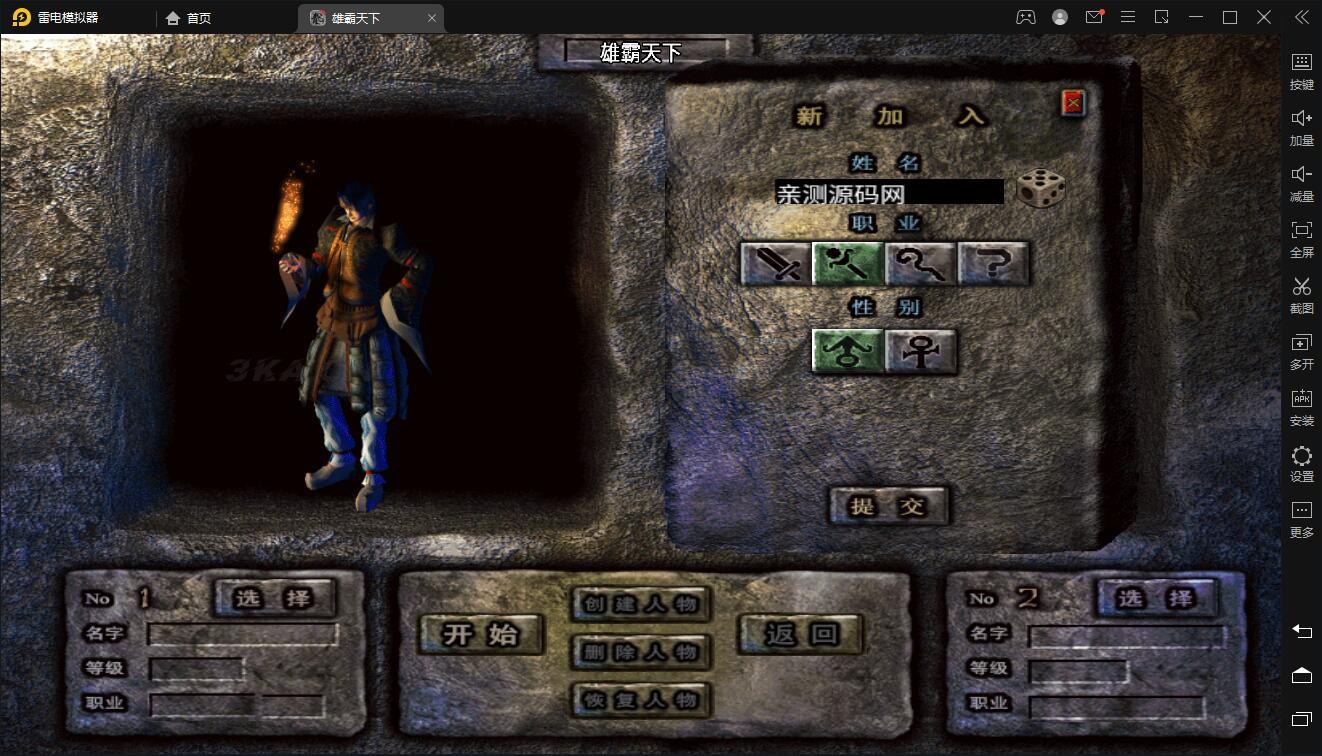Roll the dice for a random name

tap(1040, 189)
